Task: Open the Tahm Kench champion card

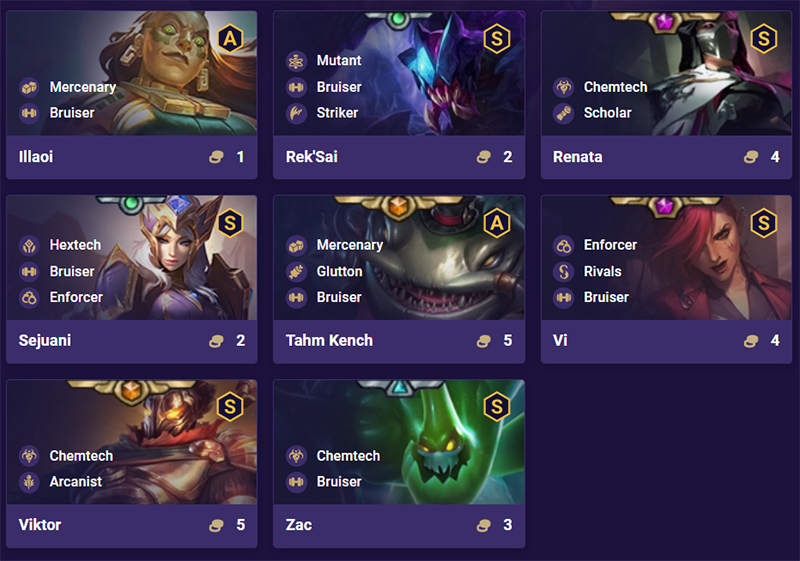Action: click(x=398, y=279)
